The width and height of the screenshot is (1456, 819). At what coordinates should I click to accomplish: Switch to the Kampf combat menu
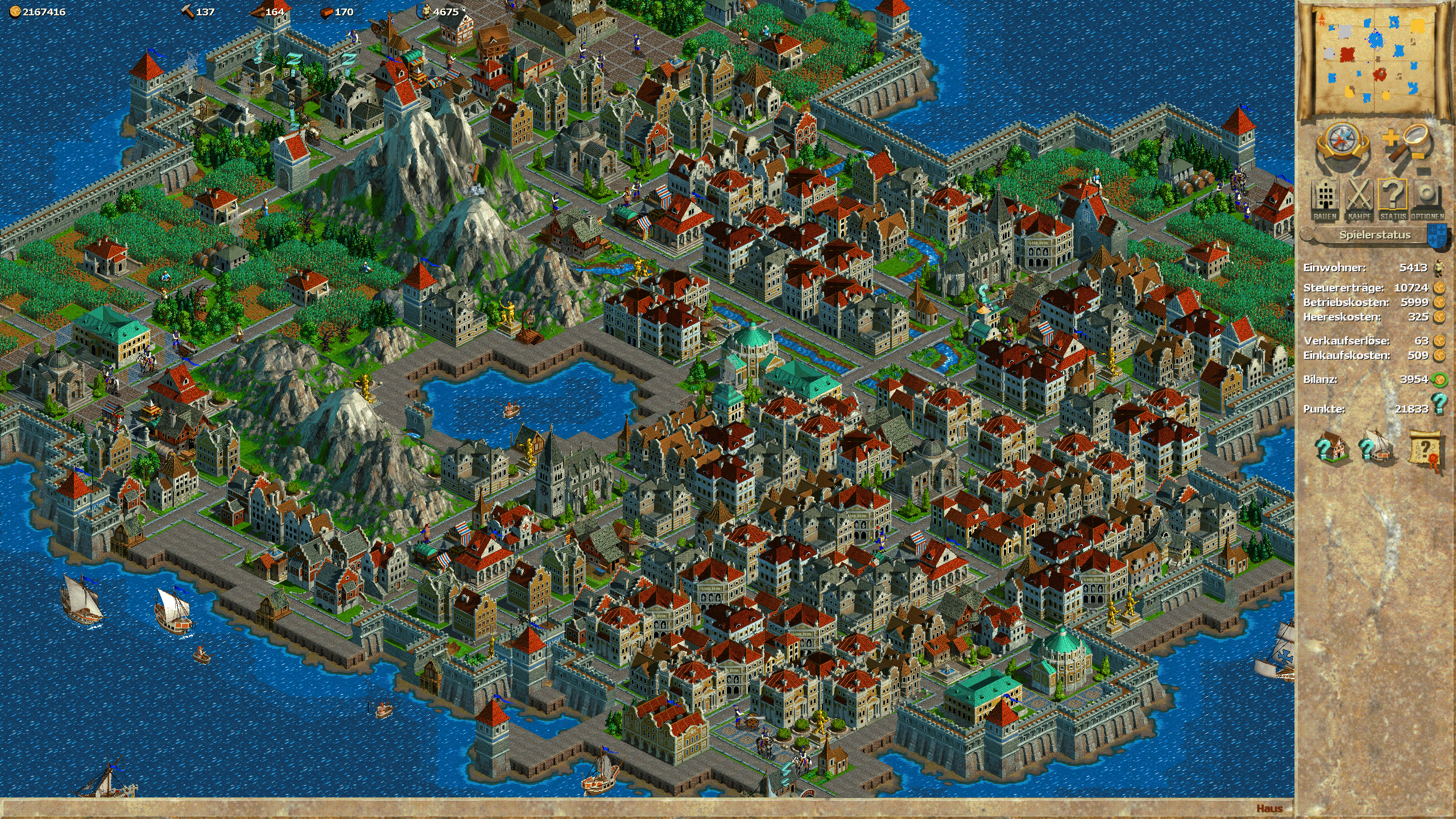[1359, 199]
